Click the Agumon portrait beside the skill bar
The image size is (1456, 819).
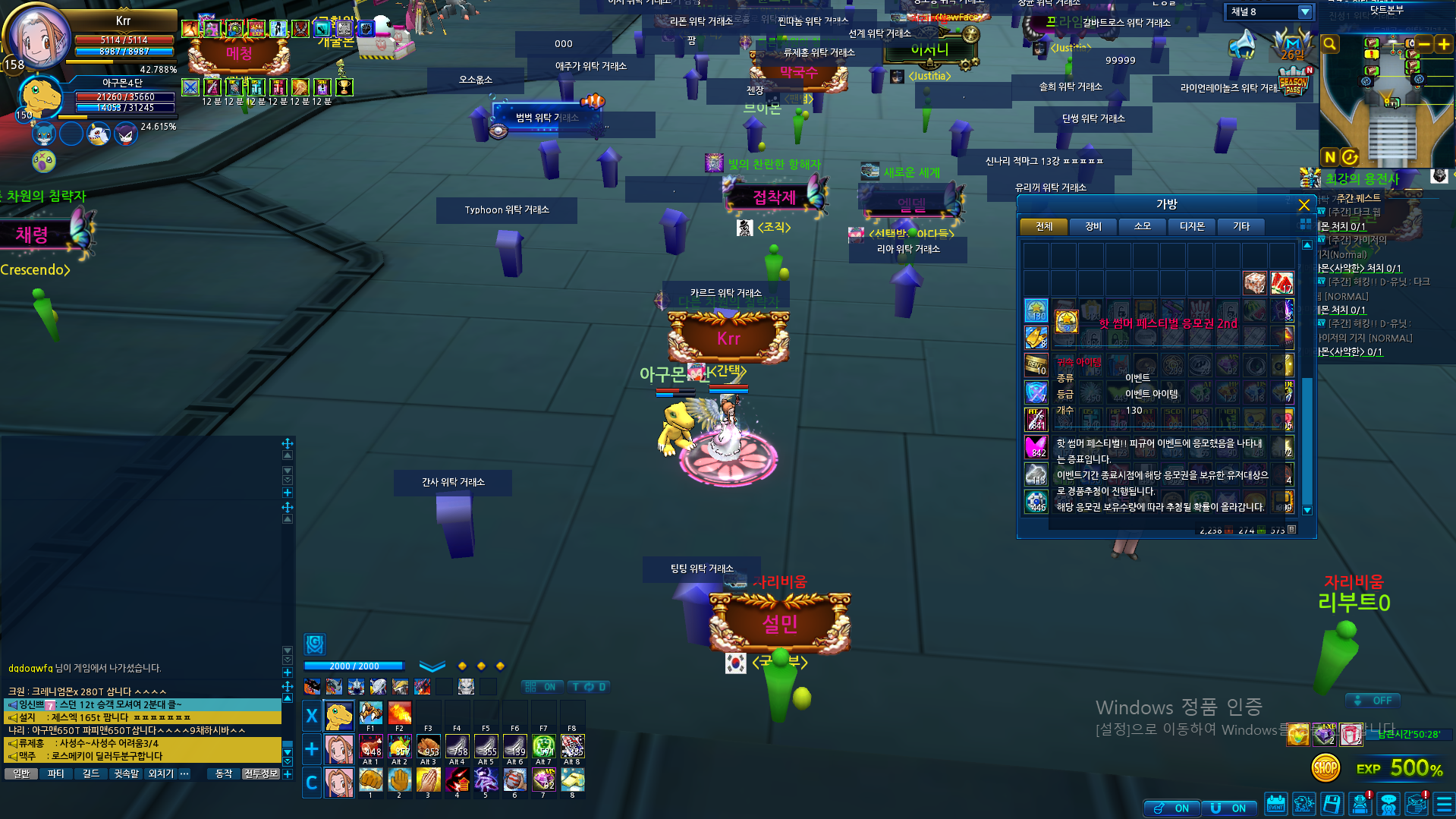coord(339,715)
